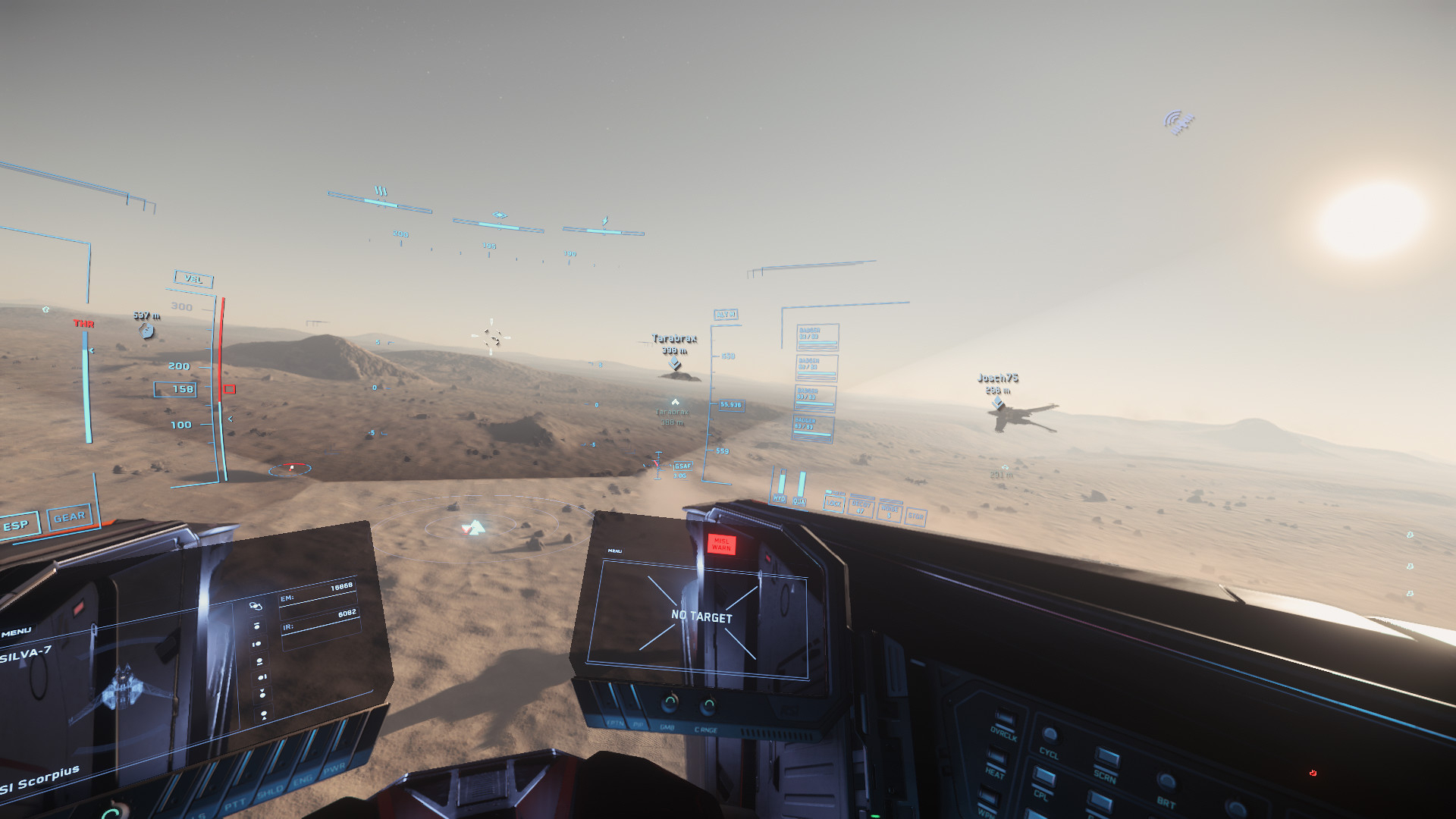Click the CYCL console knob
Image resolution: width=1456 pixels, height=819 pixels.
[1050, 736]
